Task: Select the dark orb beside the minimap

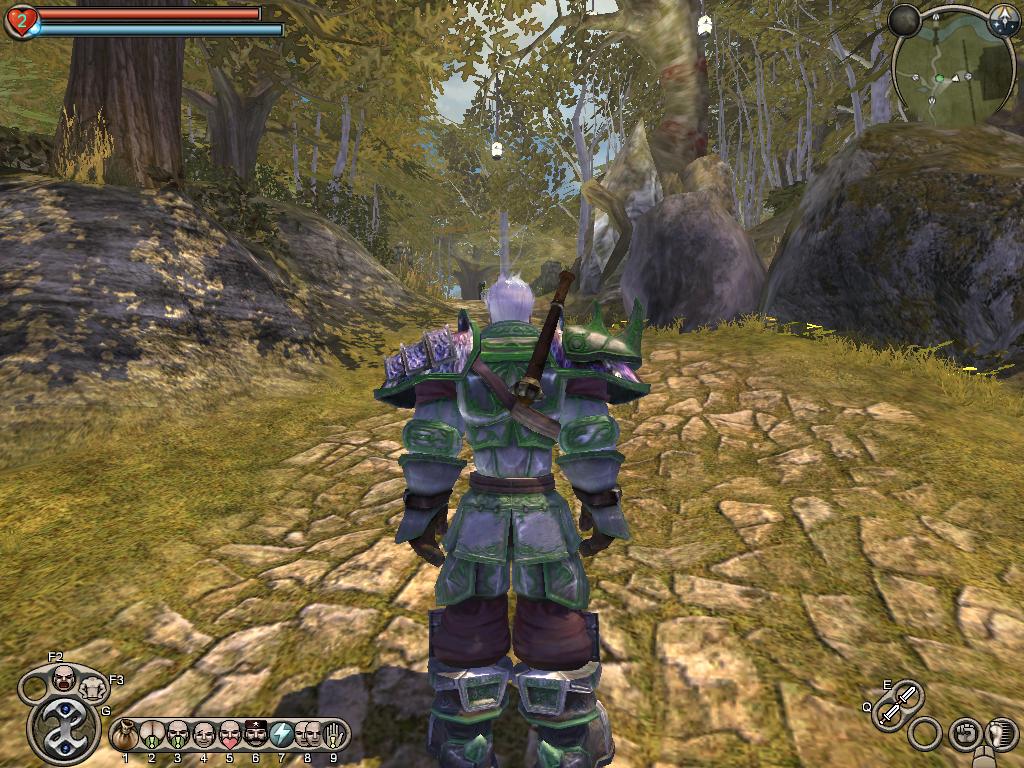Action: click(905, 20)
